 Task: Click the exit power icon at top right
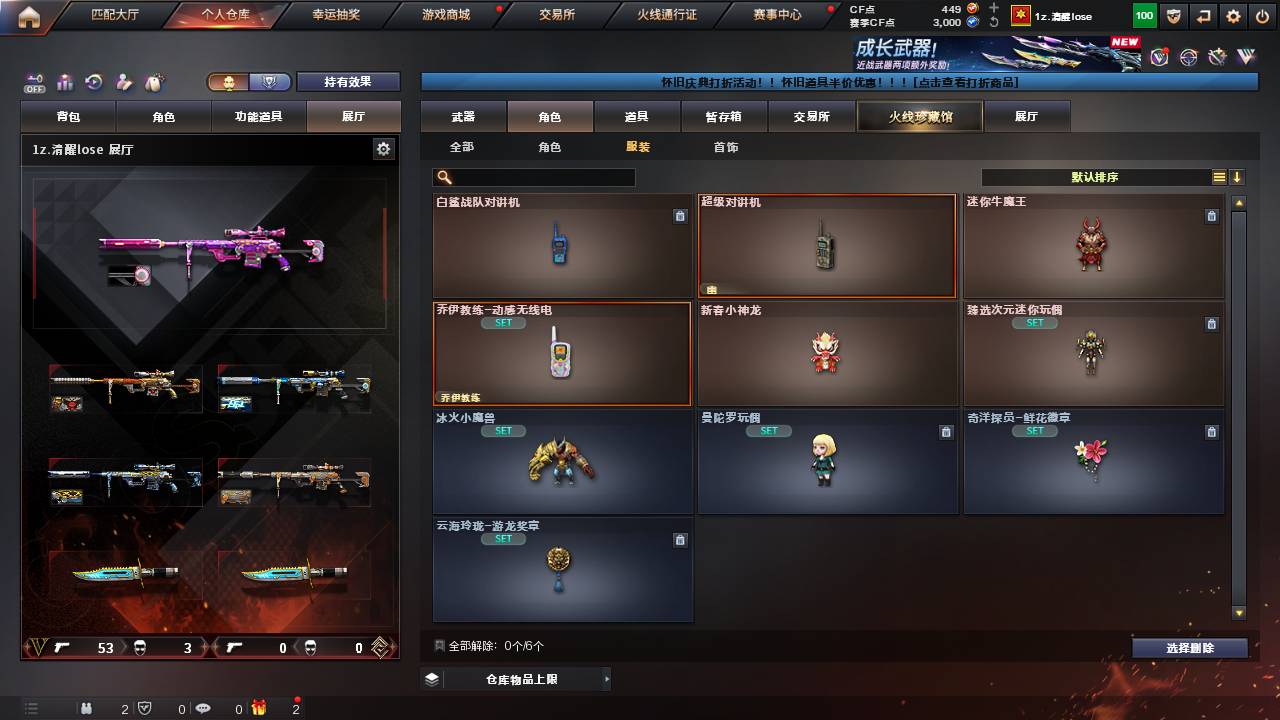point(1262,16)
